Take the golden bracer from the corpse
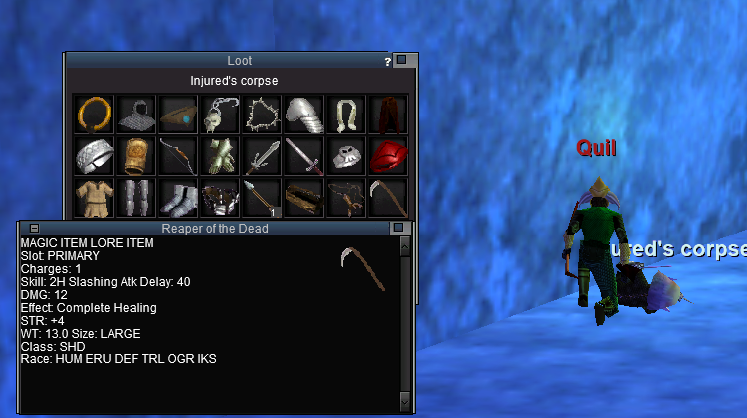The image size is (747, 418). coord(135,156)
